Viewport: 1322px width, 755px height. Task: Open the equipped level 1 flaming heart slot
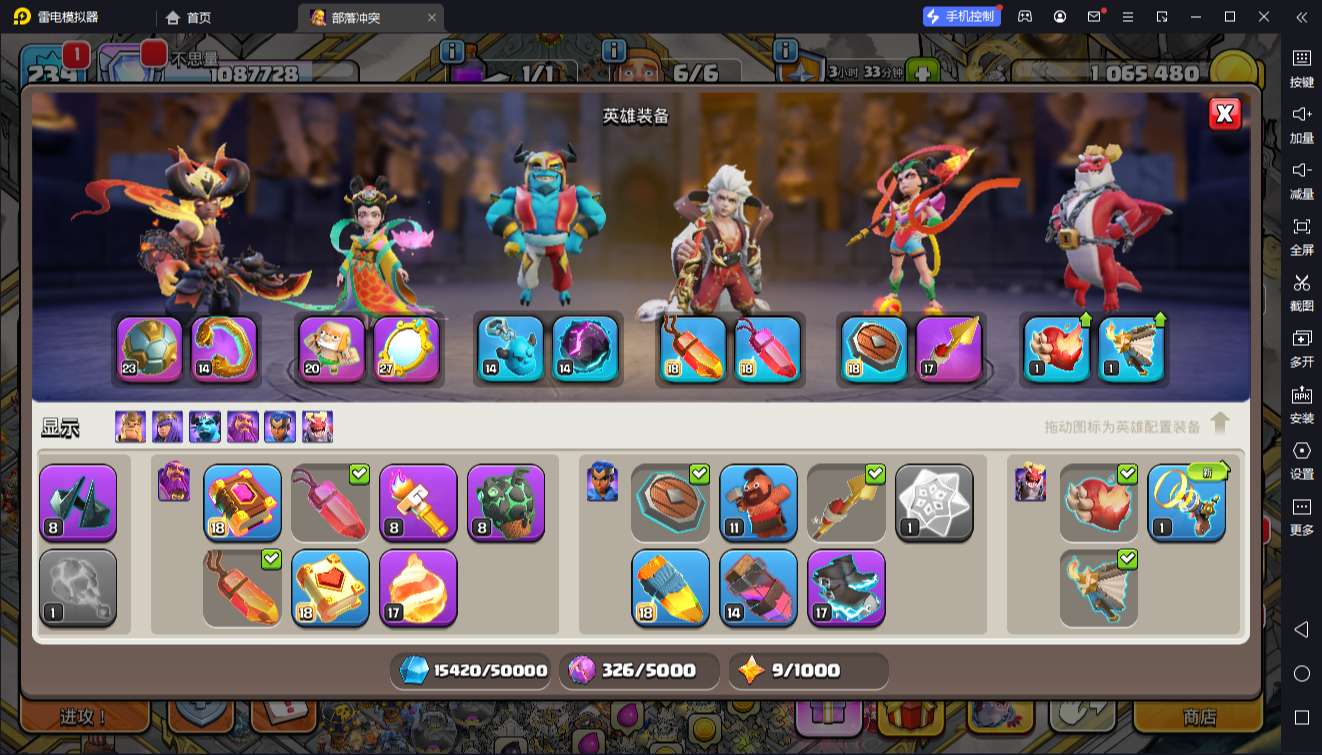coord(1057,349)
